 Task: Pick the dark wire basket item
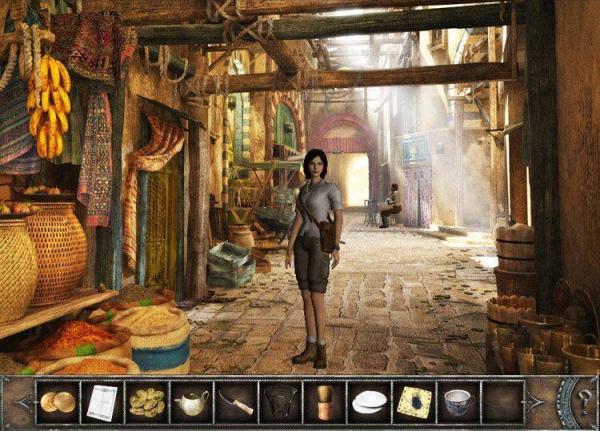pyautogui.click(x=281, y=402)
